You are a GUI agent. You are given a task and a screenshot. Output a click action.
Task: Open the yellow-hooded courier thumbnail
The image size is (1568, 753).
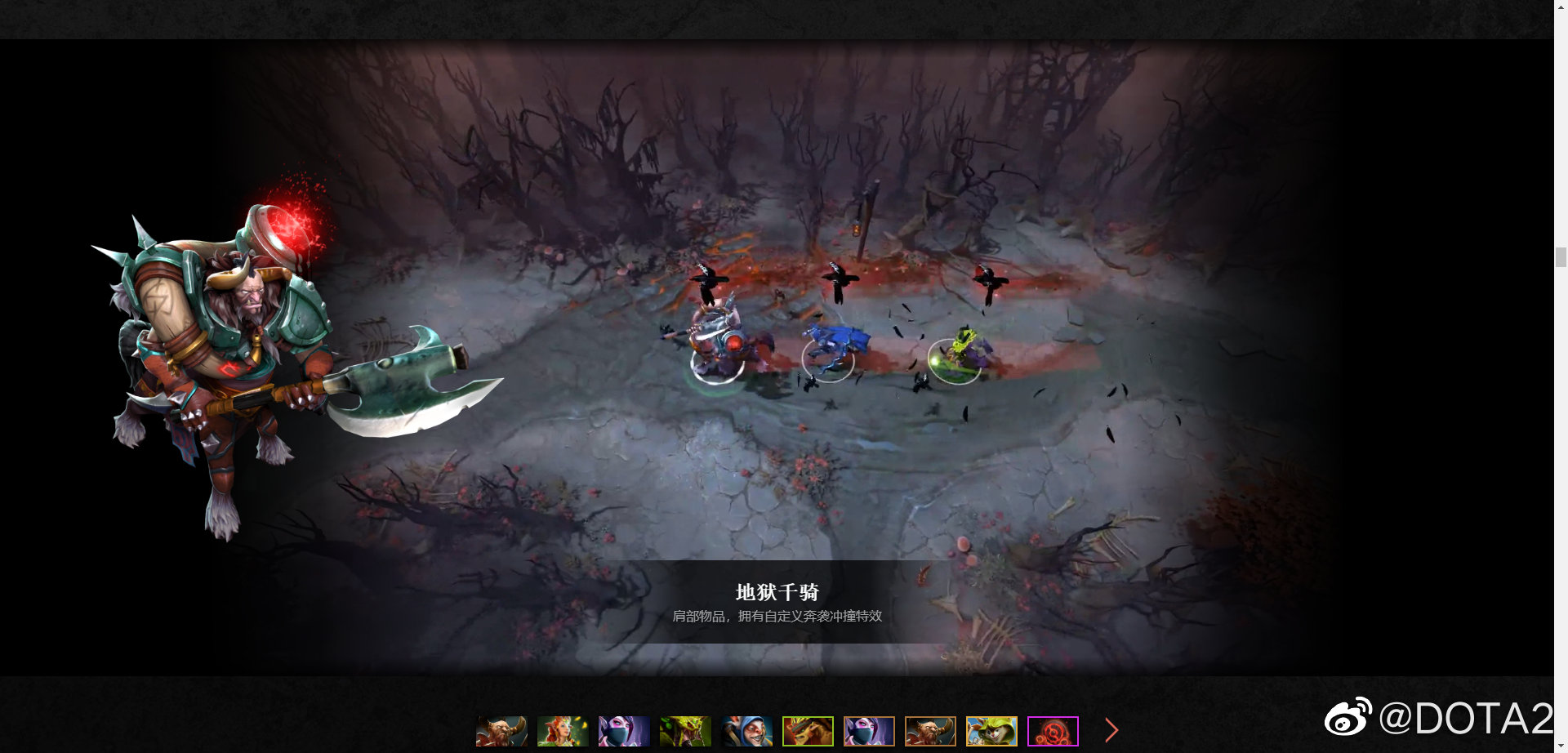click(991, 732)
